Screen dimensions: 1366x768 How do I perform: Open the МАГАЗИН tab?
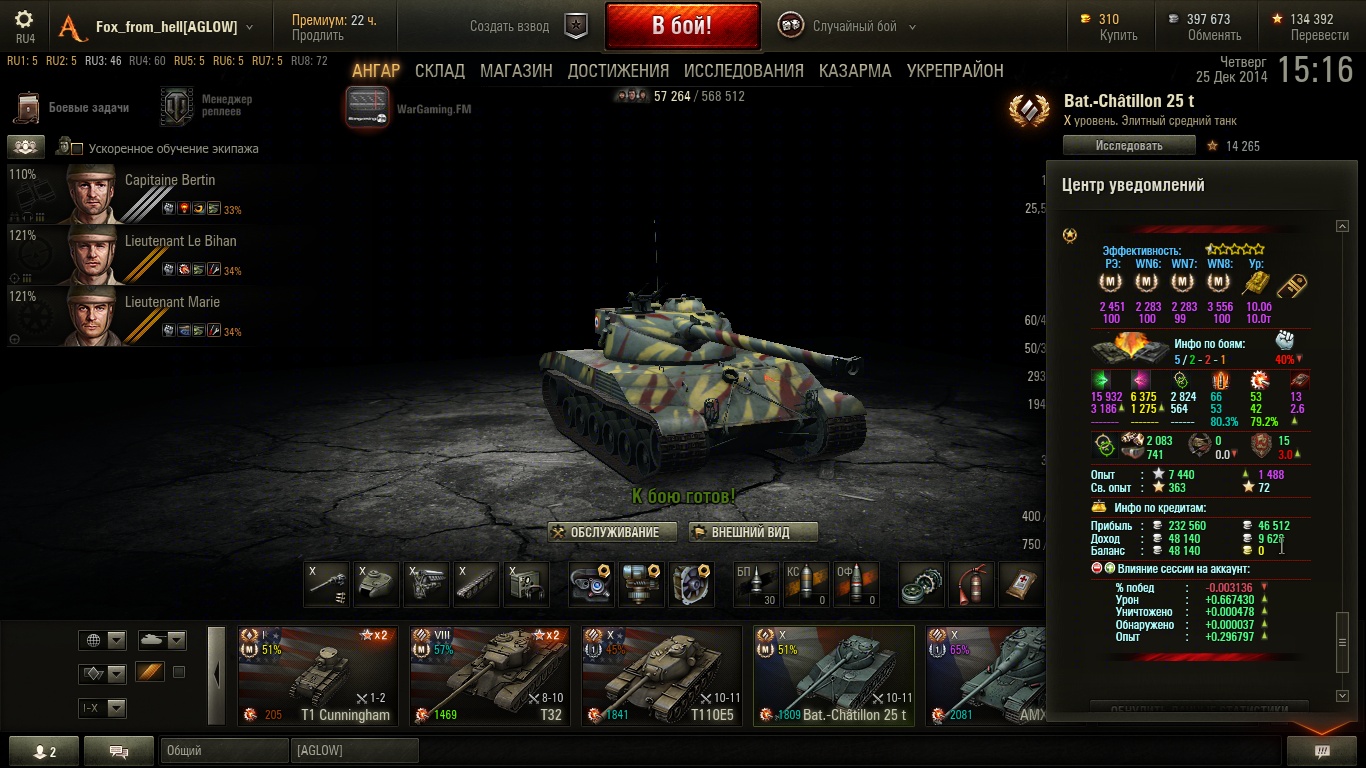click(x=516, y=71)
